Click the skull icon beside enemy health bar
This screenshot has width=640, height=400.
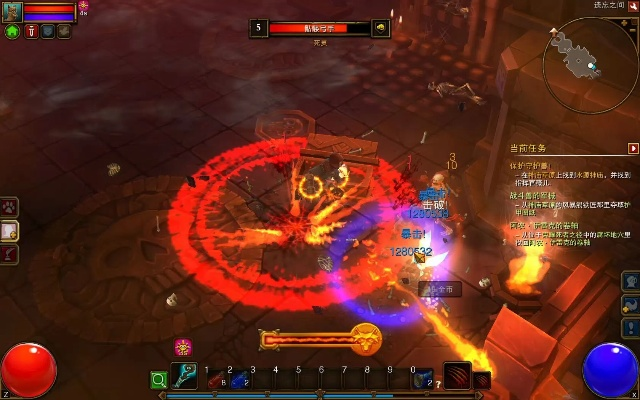[380, 28]
